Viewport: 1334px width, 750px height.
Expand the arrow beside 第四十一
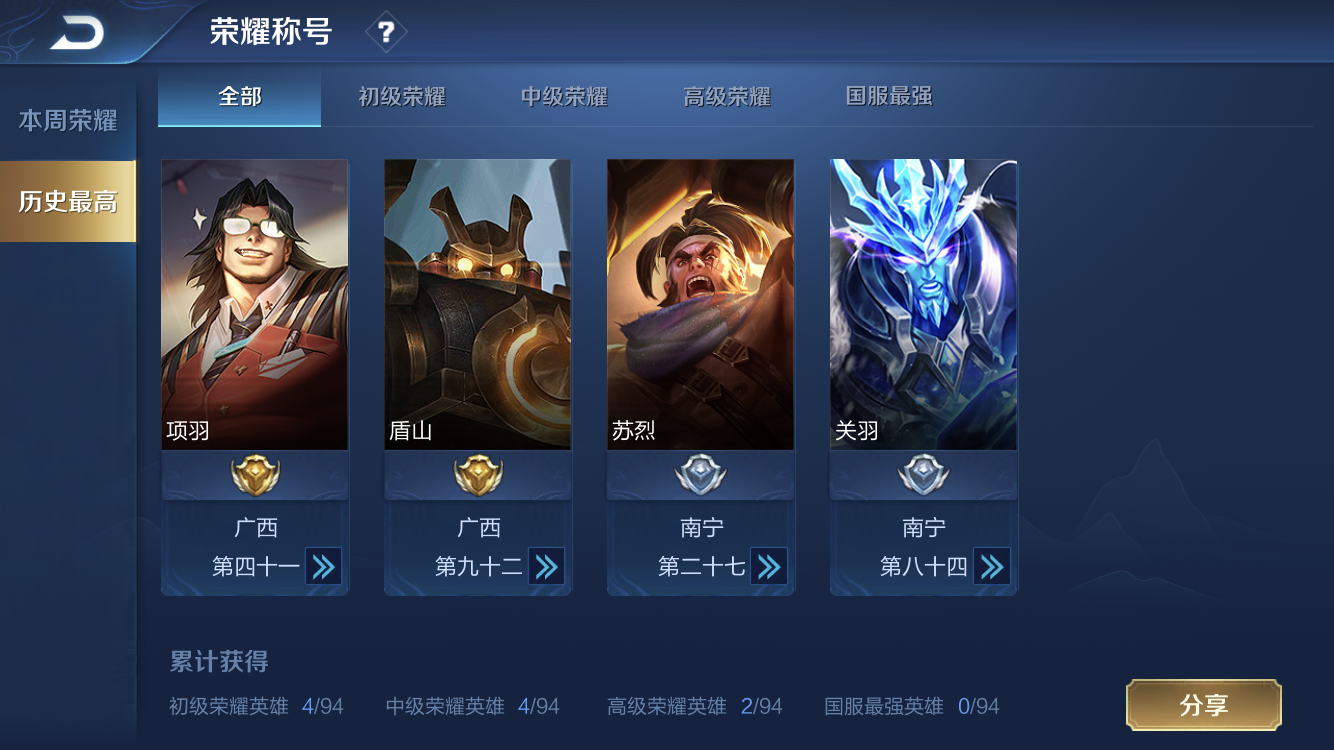[x=323, y=567]
